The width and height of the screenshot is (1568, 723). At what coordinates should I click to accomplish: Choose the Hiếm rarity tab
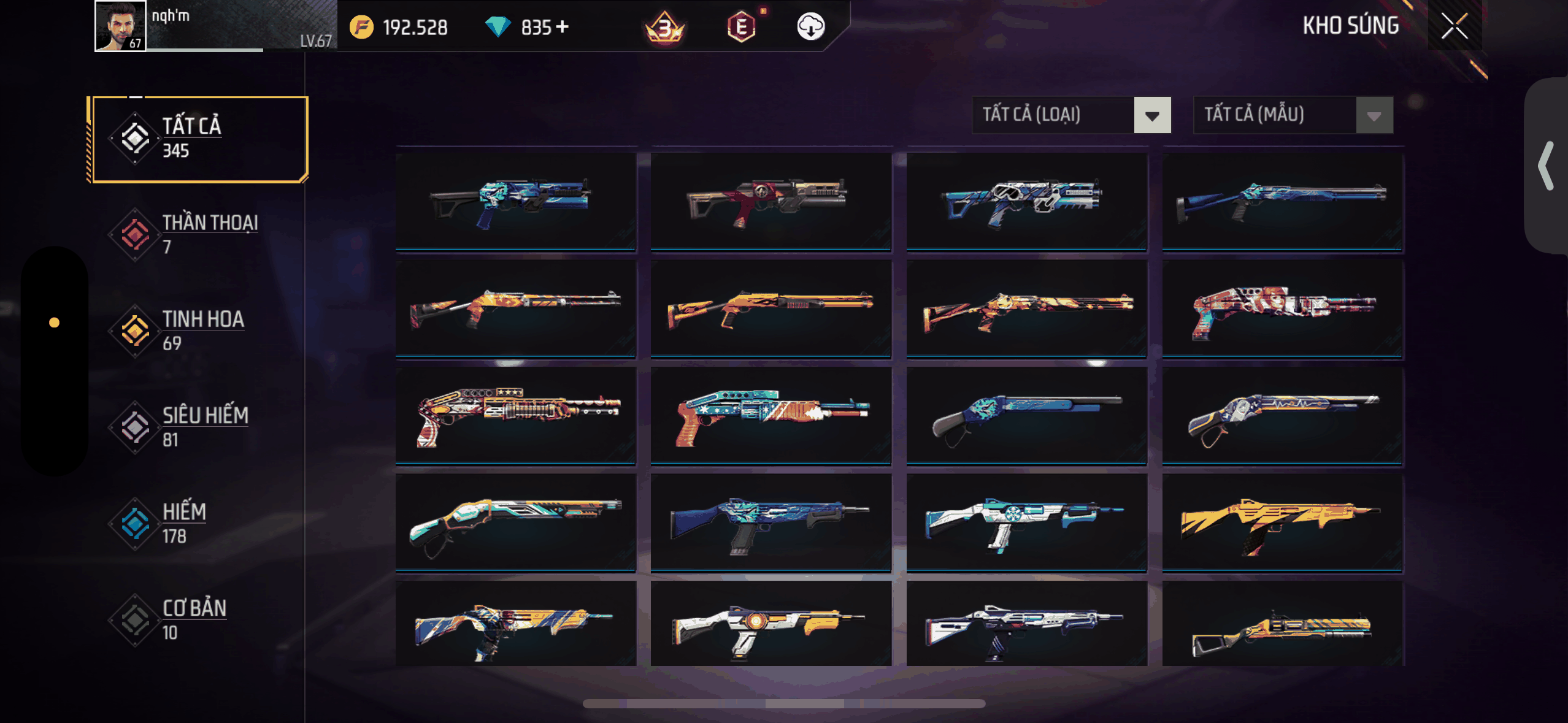point(199,523)
